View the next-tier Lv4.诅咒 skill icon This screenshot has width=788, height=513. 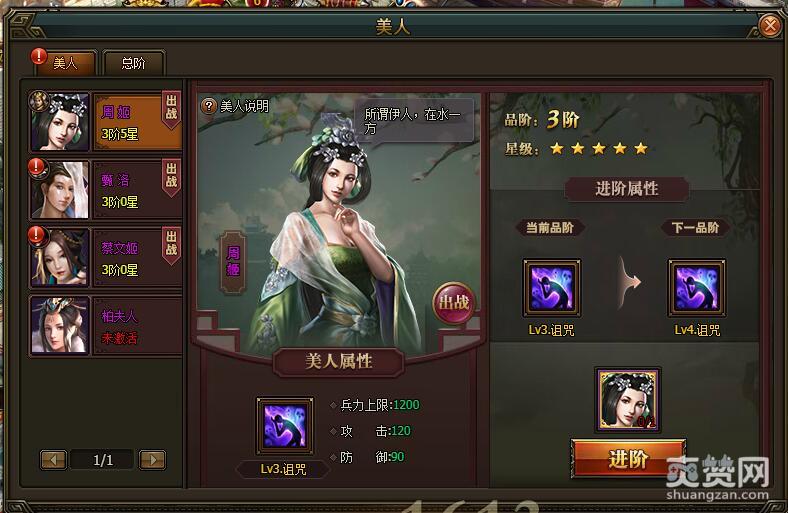pyautogui.click(x=697, y=288)
